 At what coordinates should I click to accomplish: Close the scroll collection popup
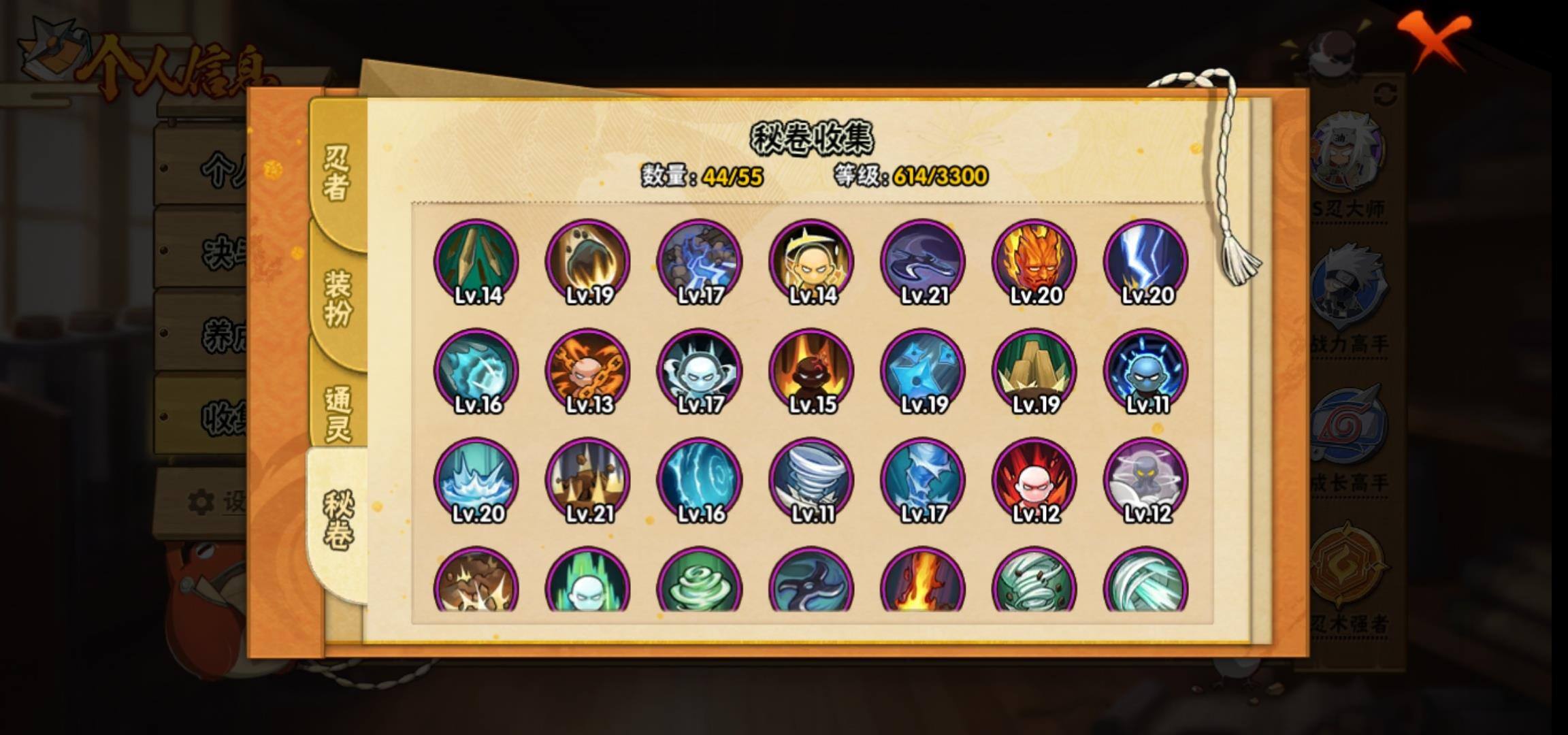[1435, 39]
